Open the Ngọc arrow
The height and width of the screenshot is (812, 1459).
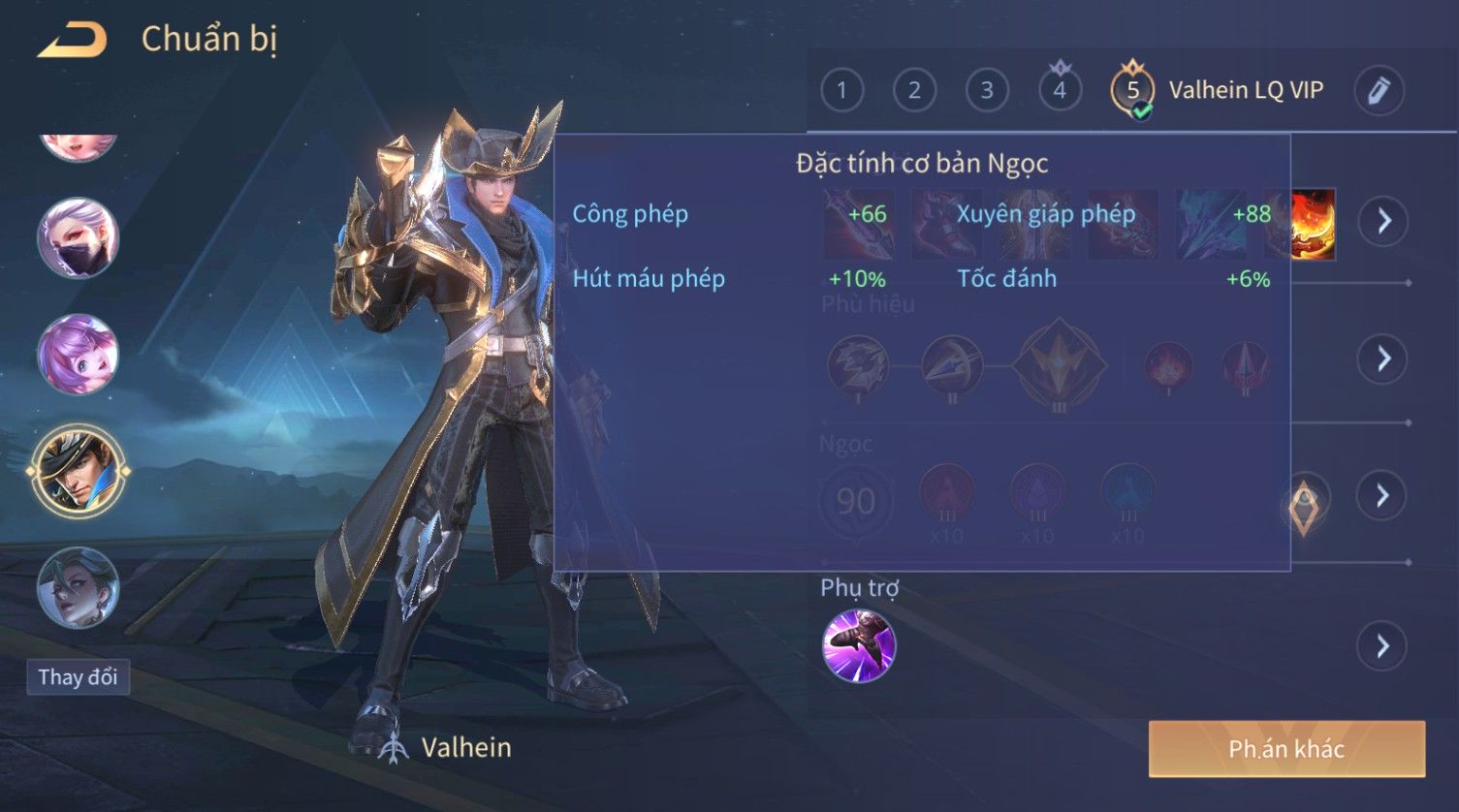point(1382,496)
